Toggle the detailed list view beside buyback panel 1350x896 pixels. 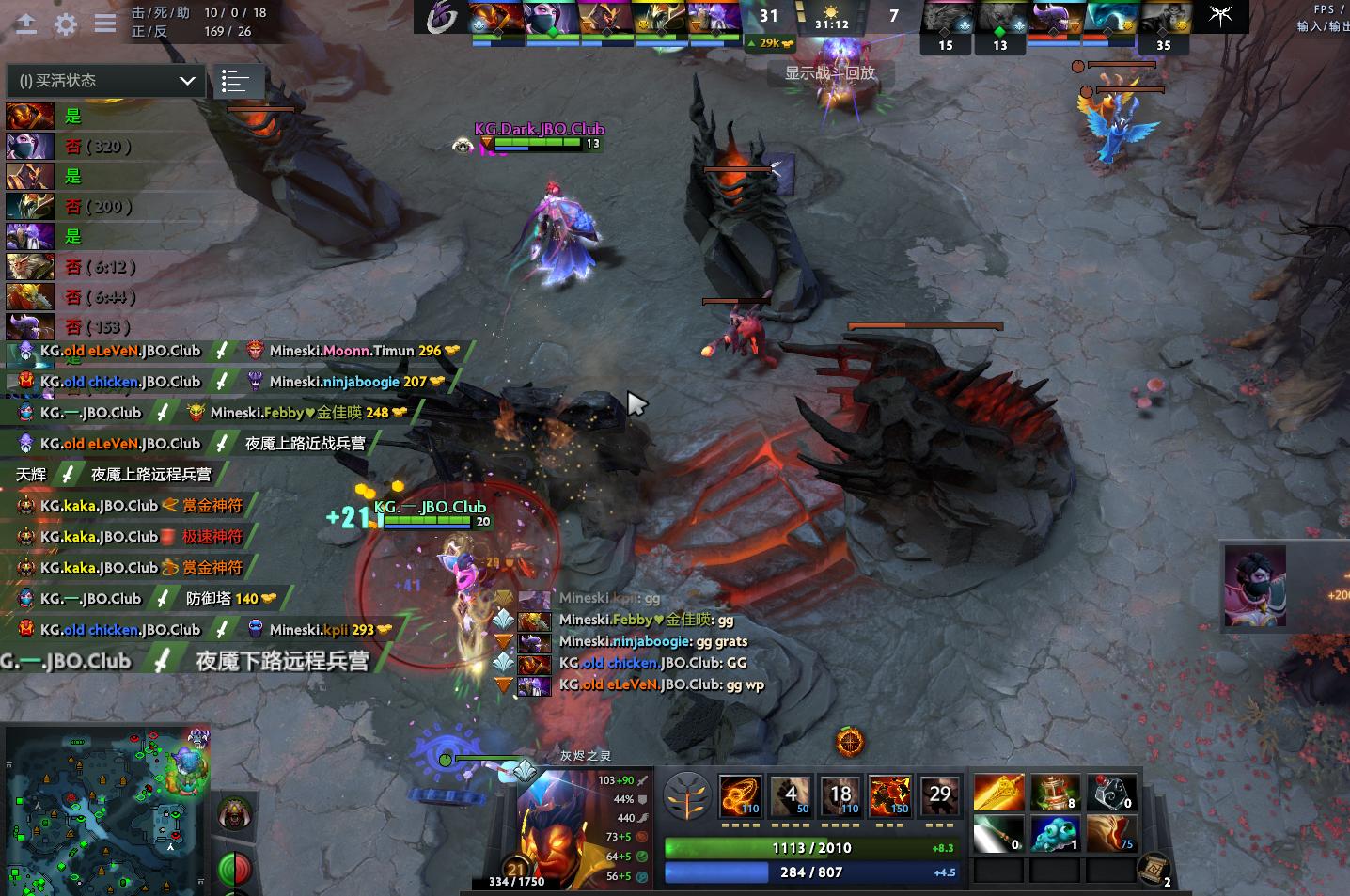tap(239, 82)
